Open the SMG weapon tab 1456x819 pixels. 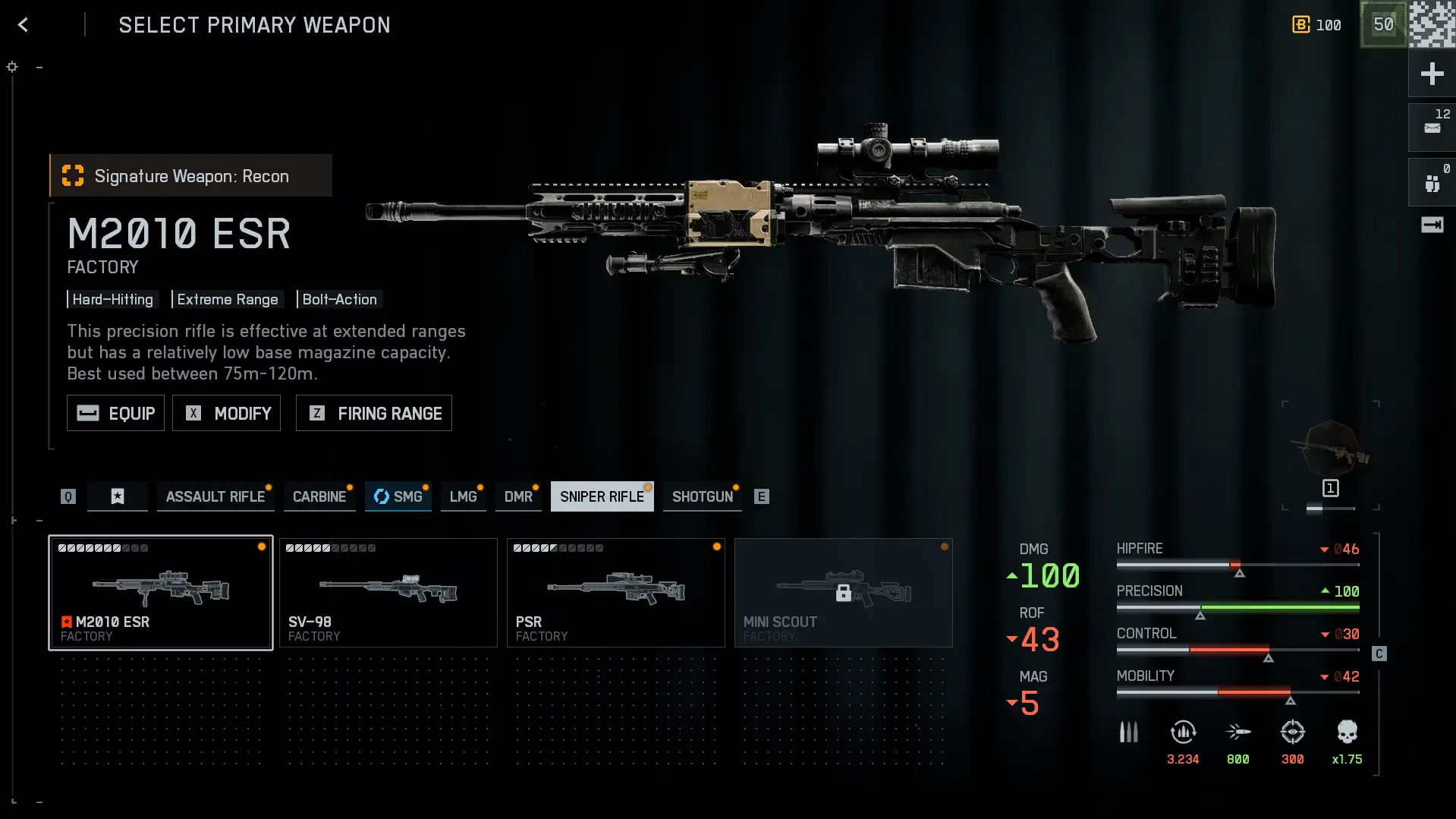coord(398,496)
